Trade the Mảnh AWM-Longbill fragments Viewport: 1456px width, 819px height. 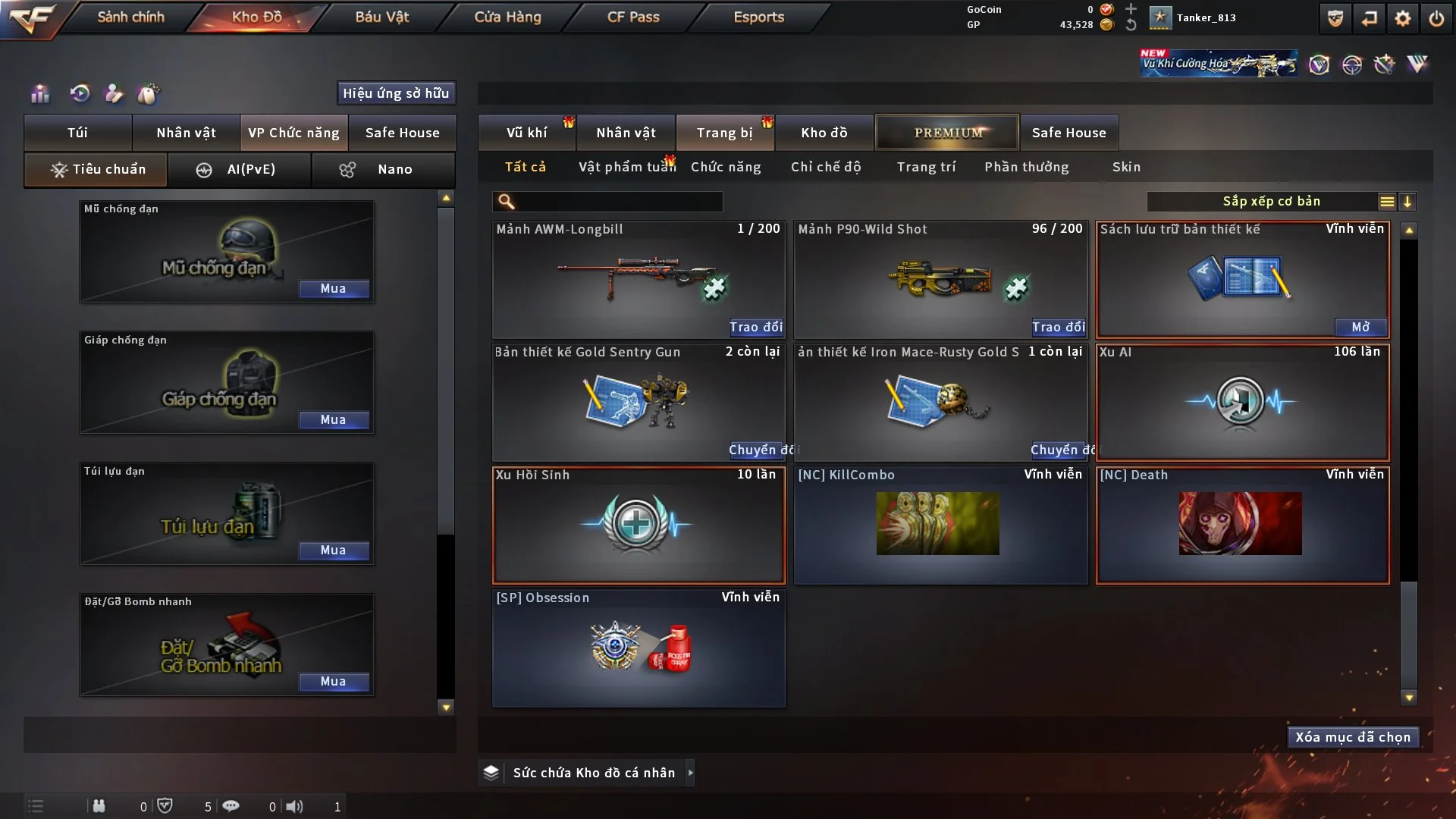pos(755,327)
